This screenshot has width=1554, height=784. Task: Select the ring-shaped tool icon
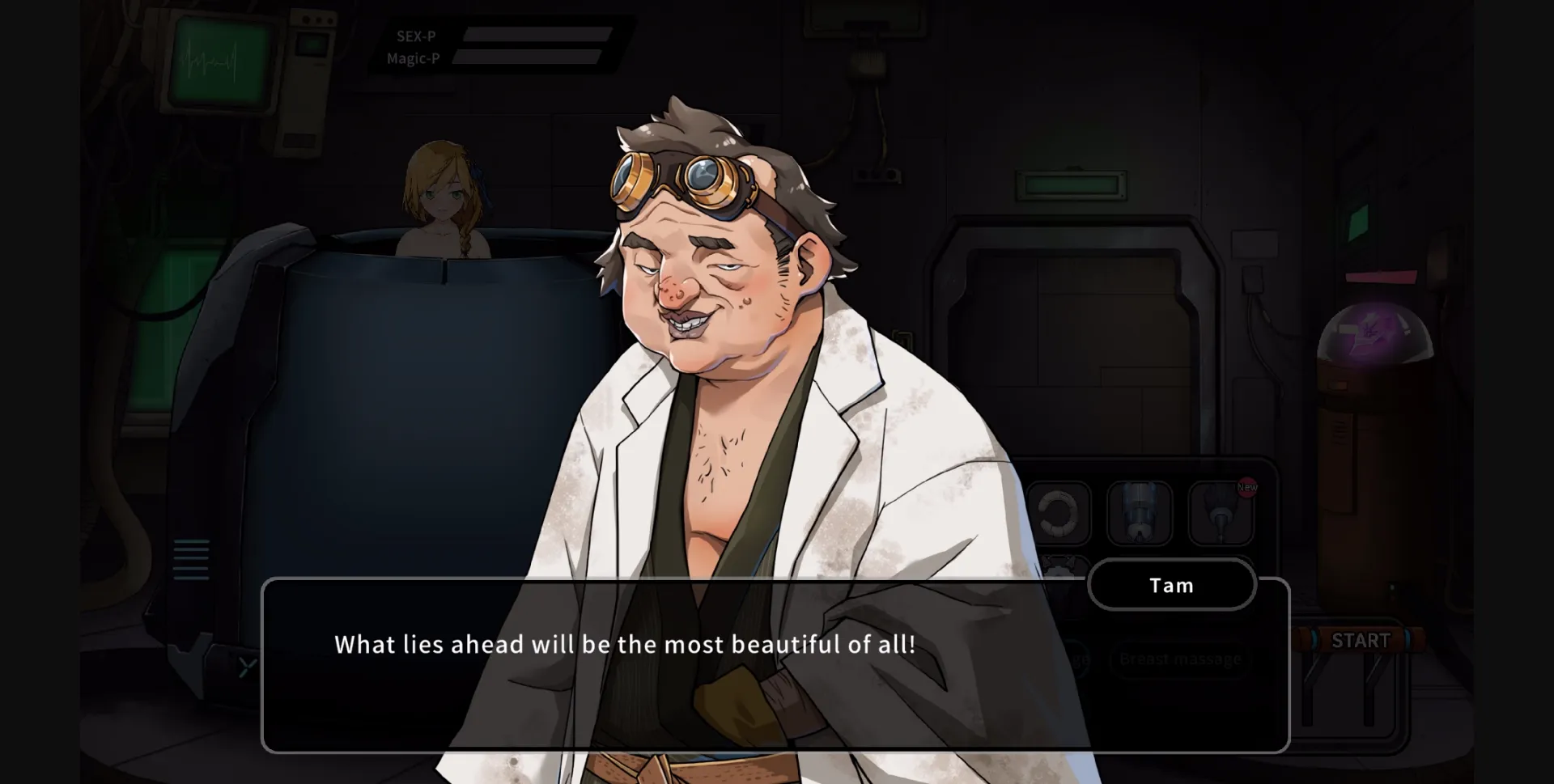[x=1058, y=512]
